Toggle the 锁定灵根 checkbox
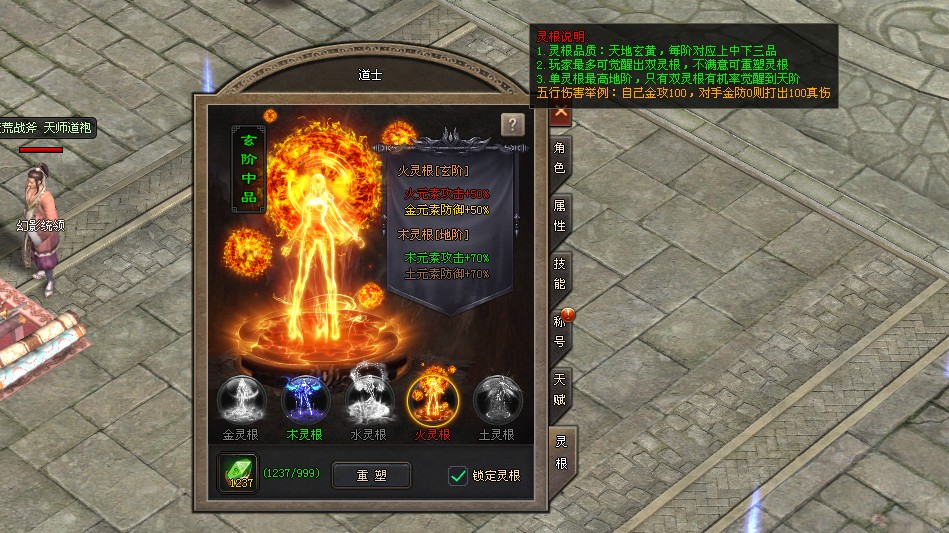Viewport: 949px width, 533px height. pyautogui.click(x=458, y=476)
